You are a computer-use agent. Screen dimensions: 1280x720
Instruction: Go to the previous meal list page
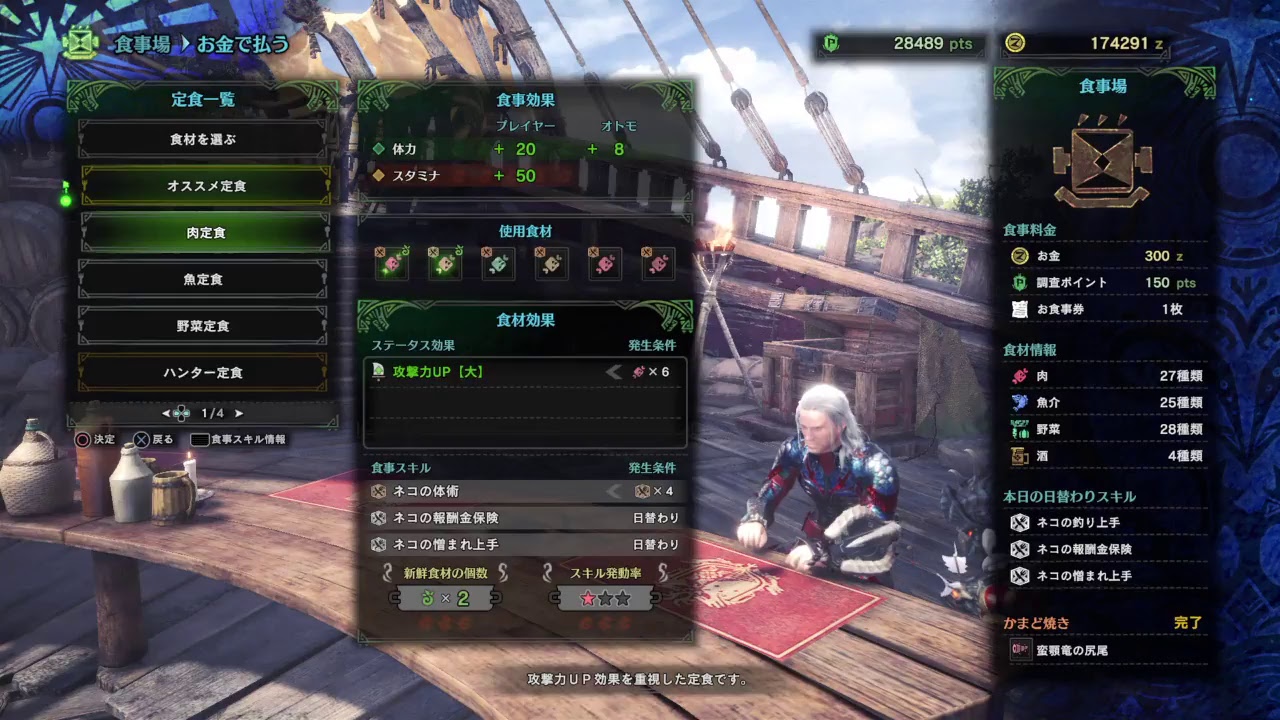coord(166,413)
